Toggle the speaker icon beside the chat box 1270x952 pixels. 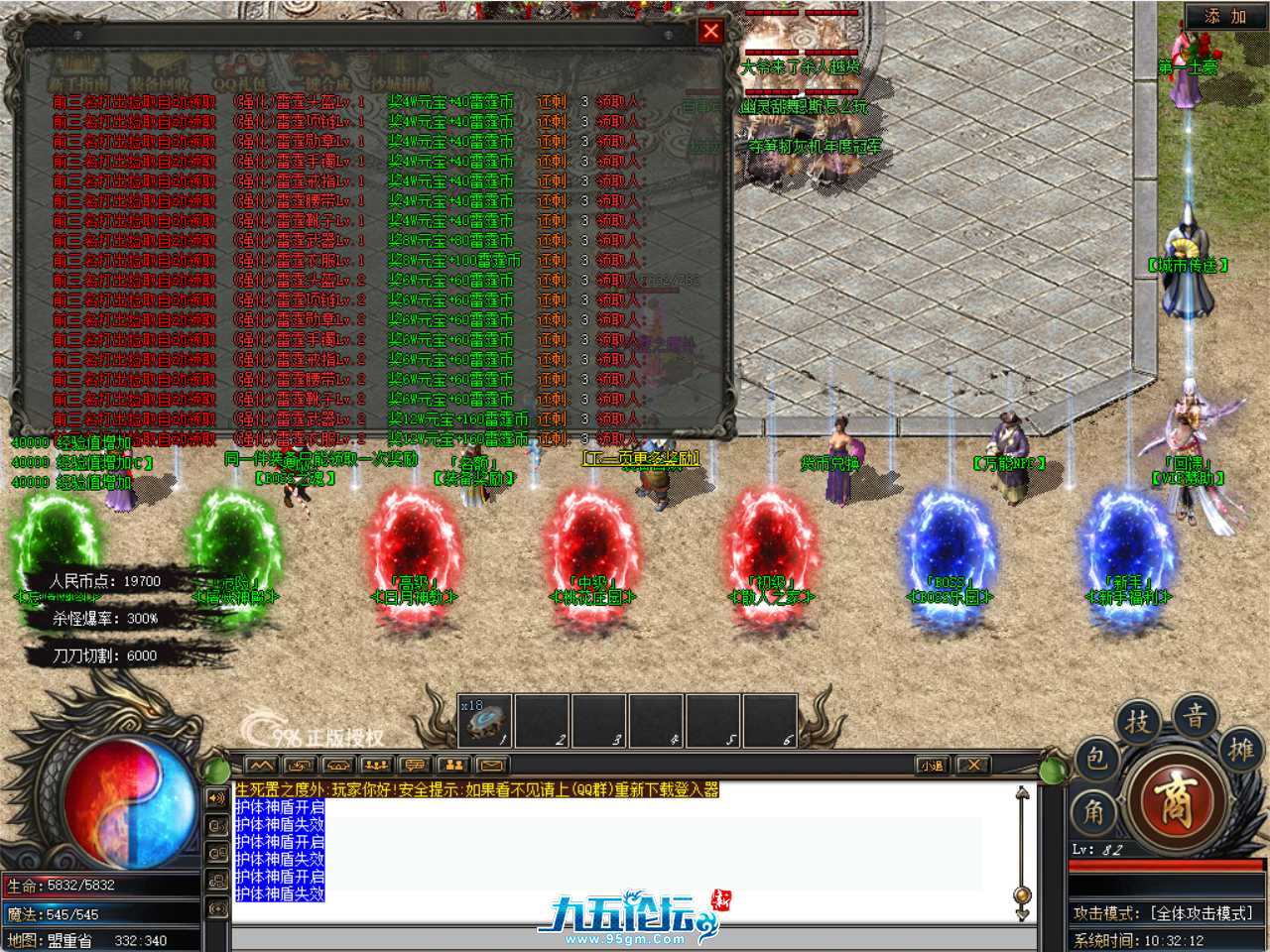[216, 797]
